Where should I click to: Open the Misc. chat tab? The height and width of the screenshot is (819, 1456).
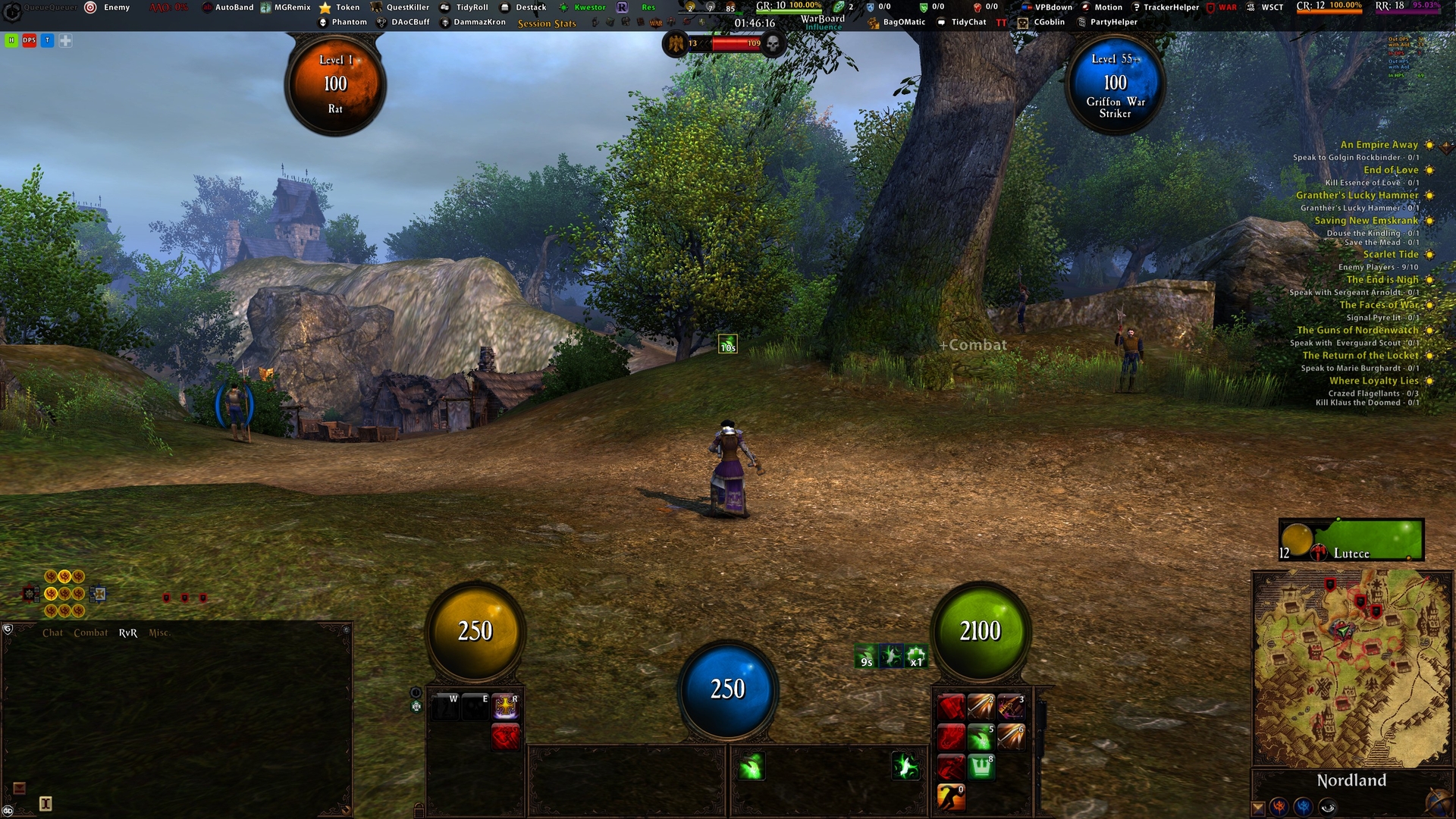click(158, 632)
